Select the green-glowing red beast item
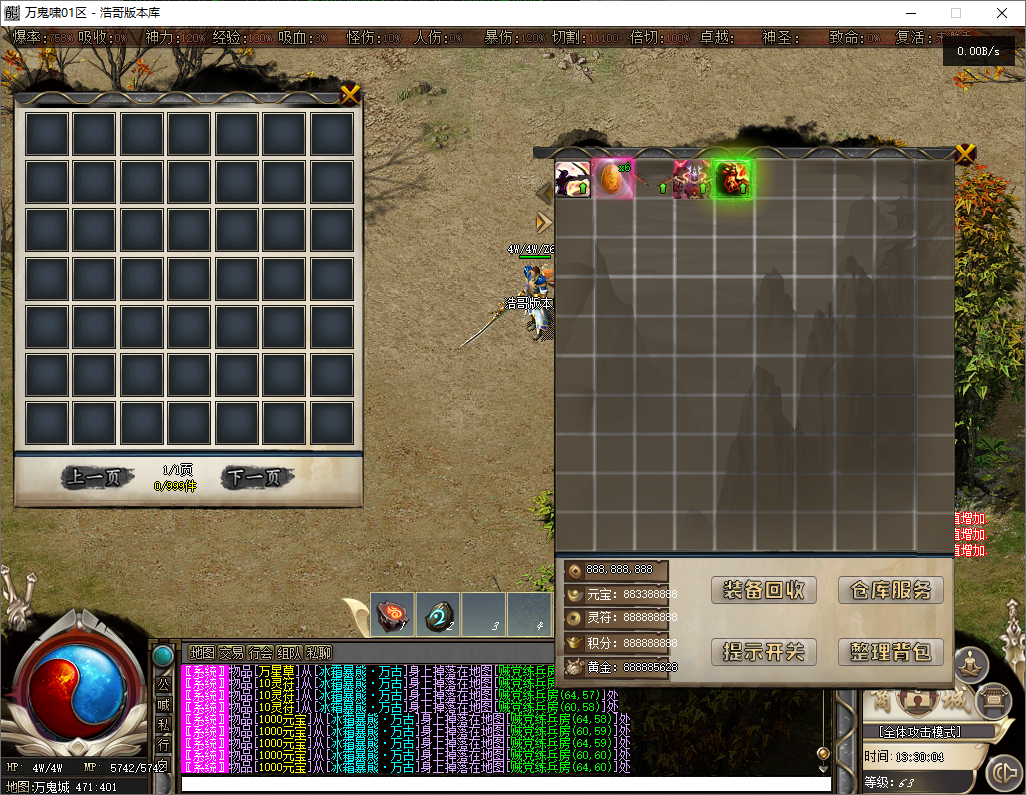This screenshot has height=795, width=1026. click(732, 180)
